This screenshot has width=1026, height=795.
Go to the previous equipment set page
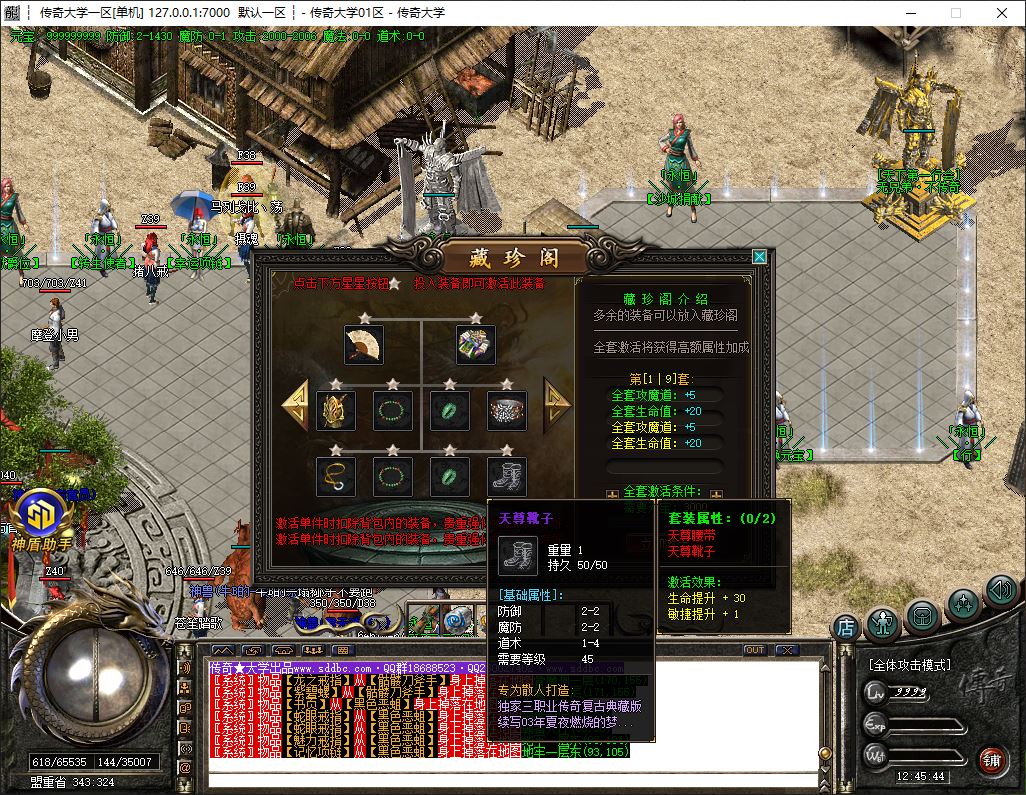[295, 404]
